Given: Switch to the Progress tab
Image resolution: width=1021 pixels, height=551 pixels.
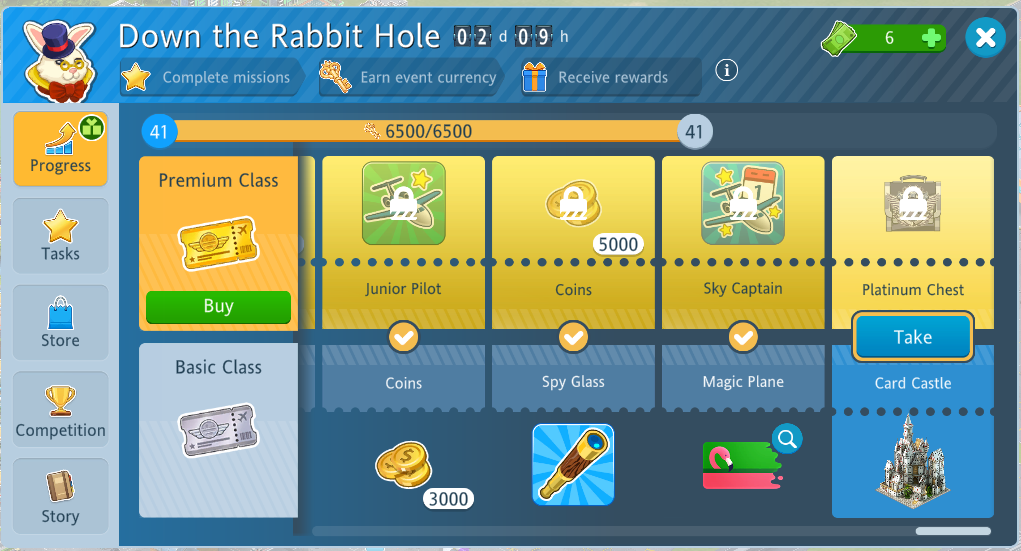Looking at the screenshot, I should pos(60,148).
